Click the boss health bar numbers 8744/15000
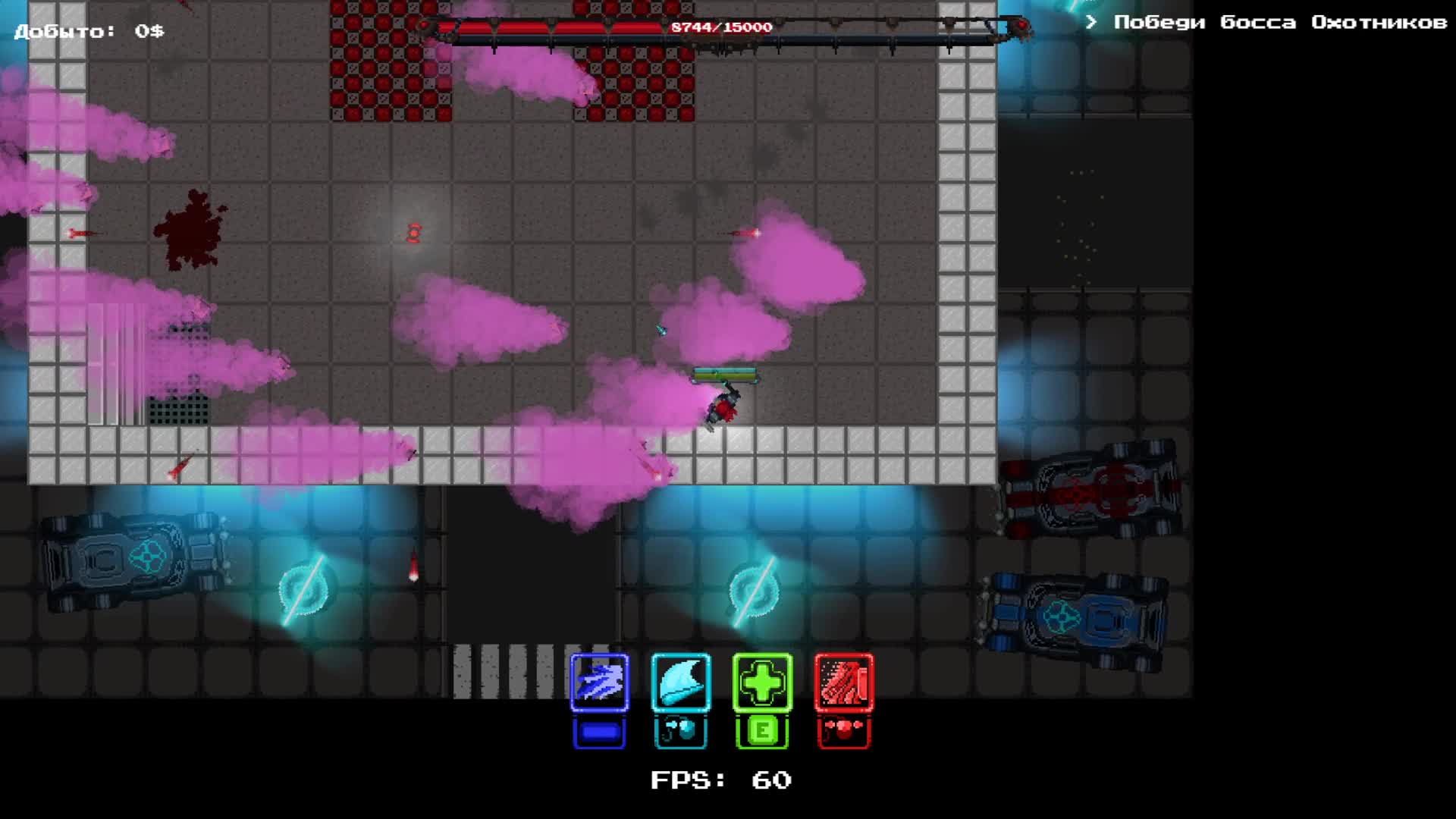 point(719,27)
